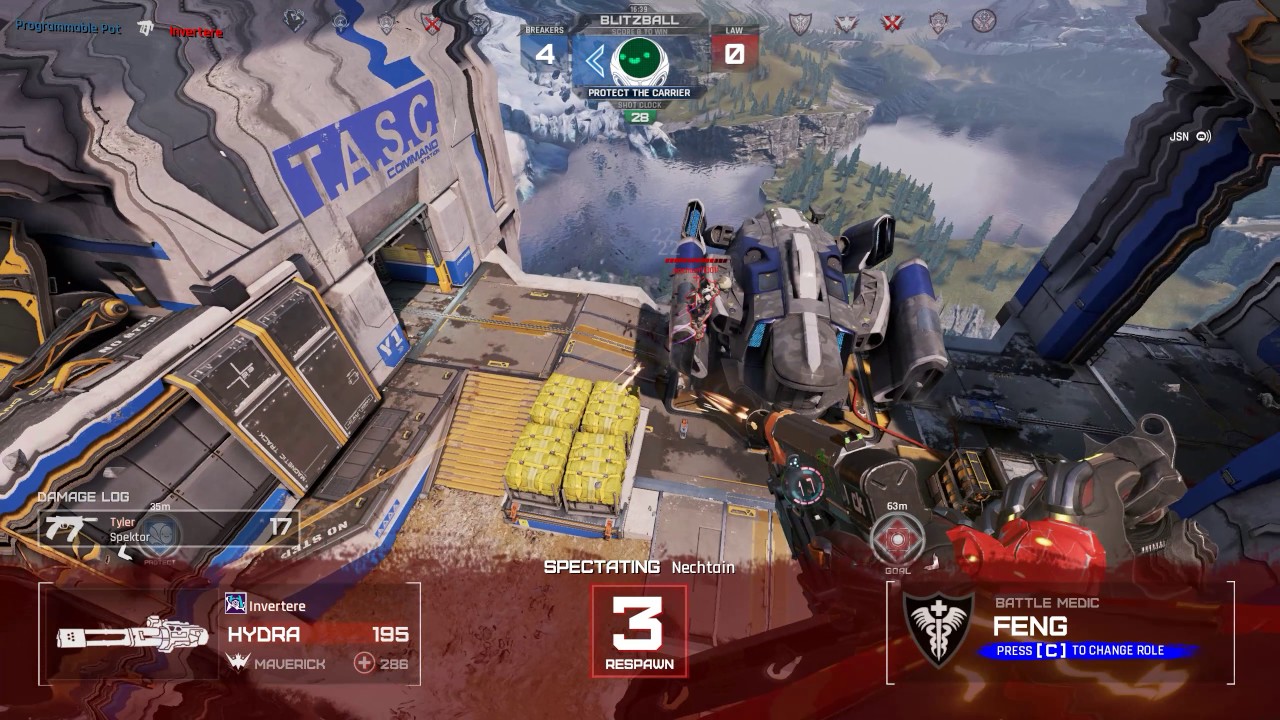Select the JSN voice chat indicator
The width and height of the screenshot is (1280, 720).
tap(1190, 137)
